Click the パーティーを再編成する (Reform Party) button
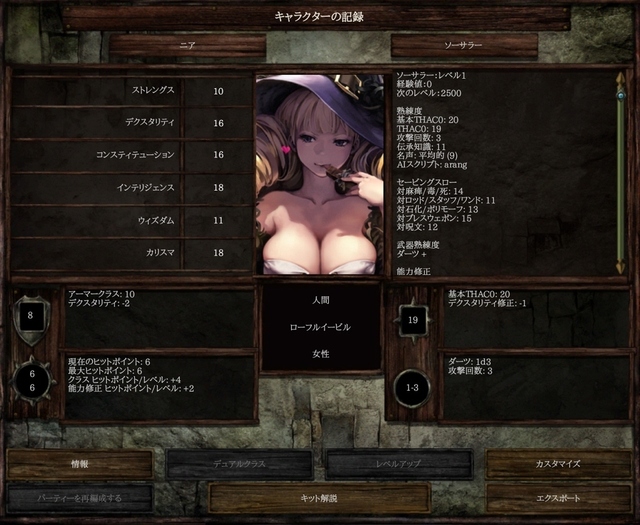The width and height of the screenshot is (640, 525). 80,498
